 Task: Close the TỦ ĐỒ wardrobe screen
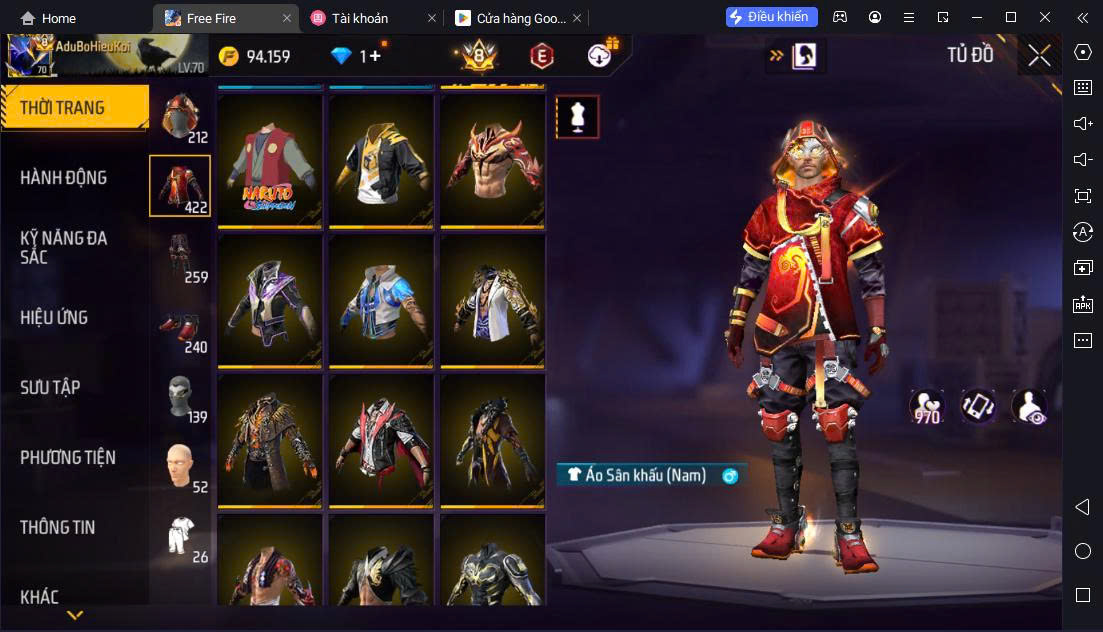click(1039, 56)
